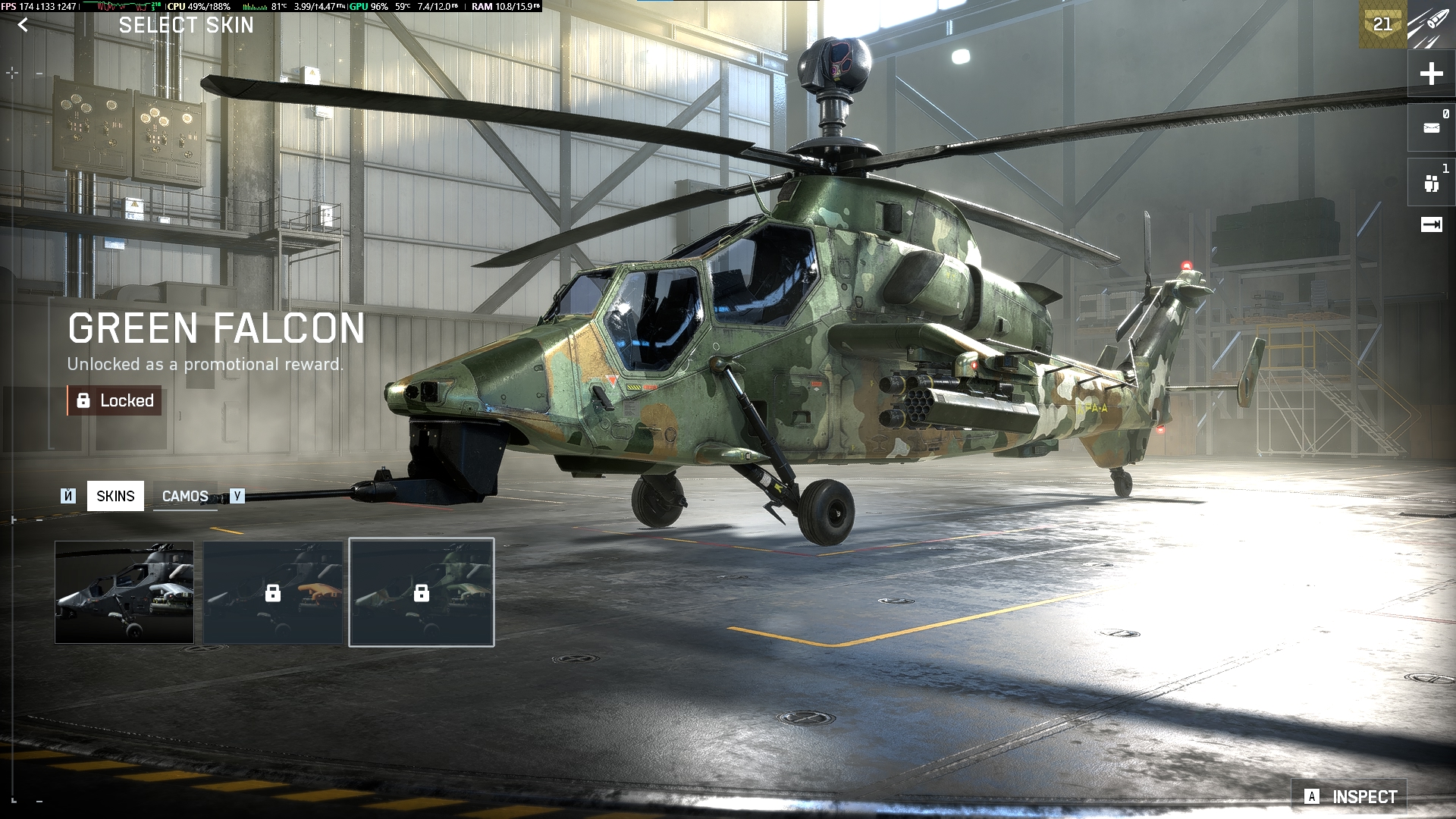Open the Camos tab
This screenshot has height=819, width=1456.
pyautogui.click(x=185, y=496)
